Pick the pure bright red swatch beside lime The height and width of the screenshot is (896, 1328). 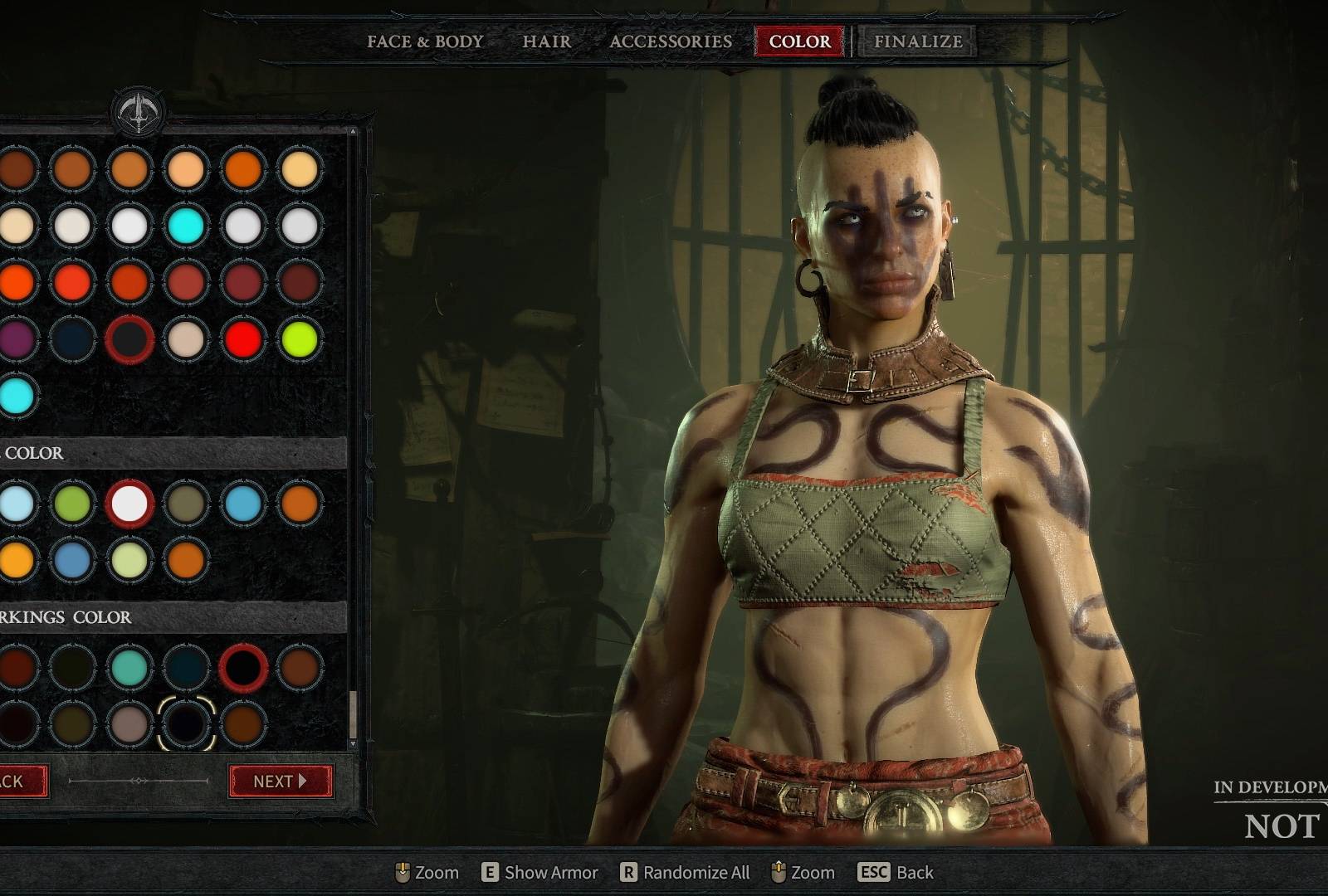242,339
